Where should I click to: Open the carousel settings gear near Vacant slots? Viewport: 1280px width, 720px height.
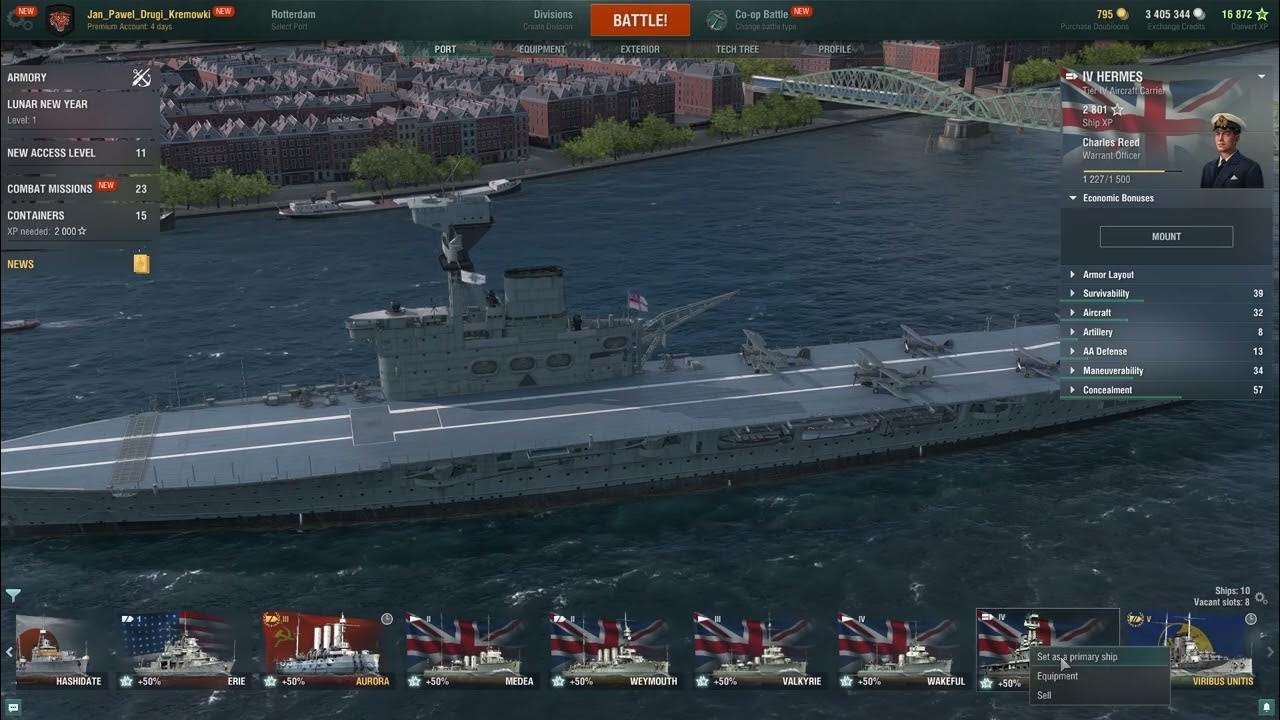pyautogui.click(x=1259, y=597)
